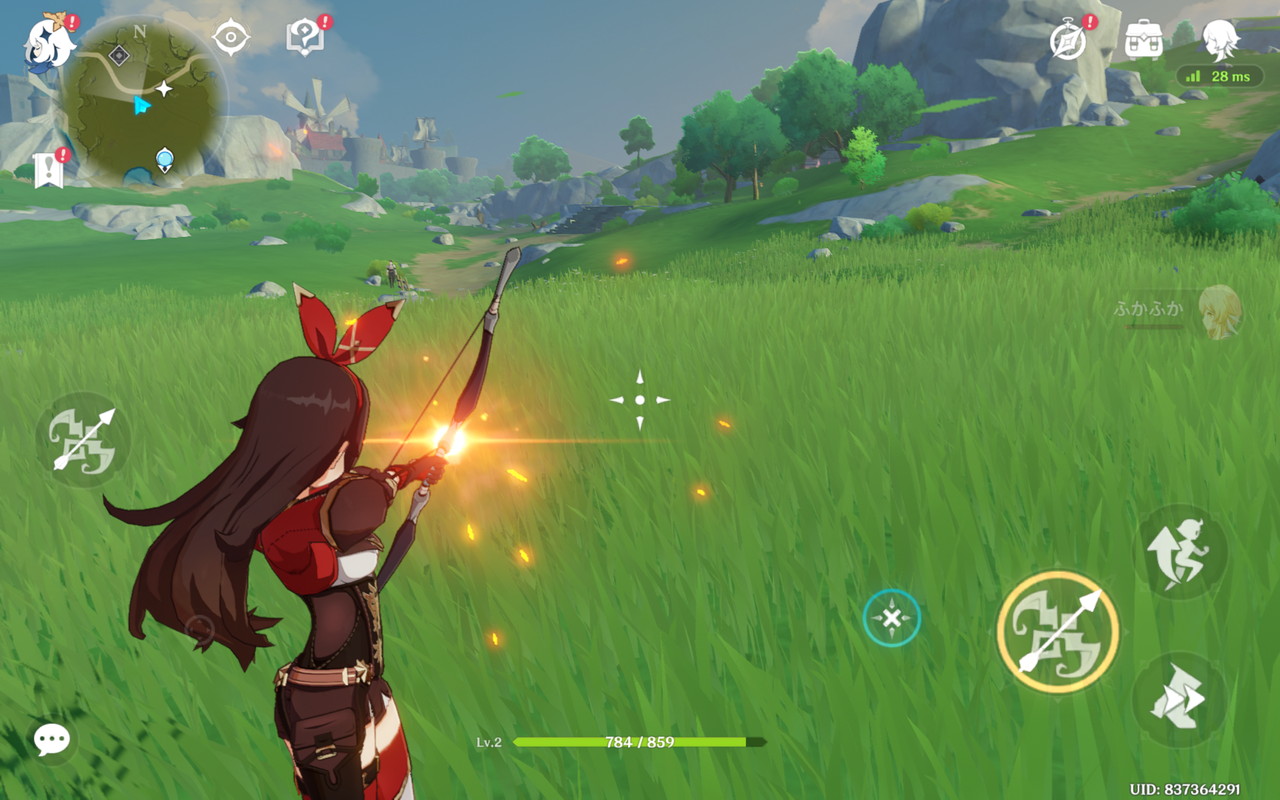Check the 28 ms network status indicator

pyautogui.click(x=1220, y=77)
